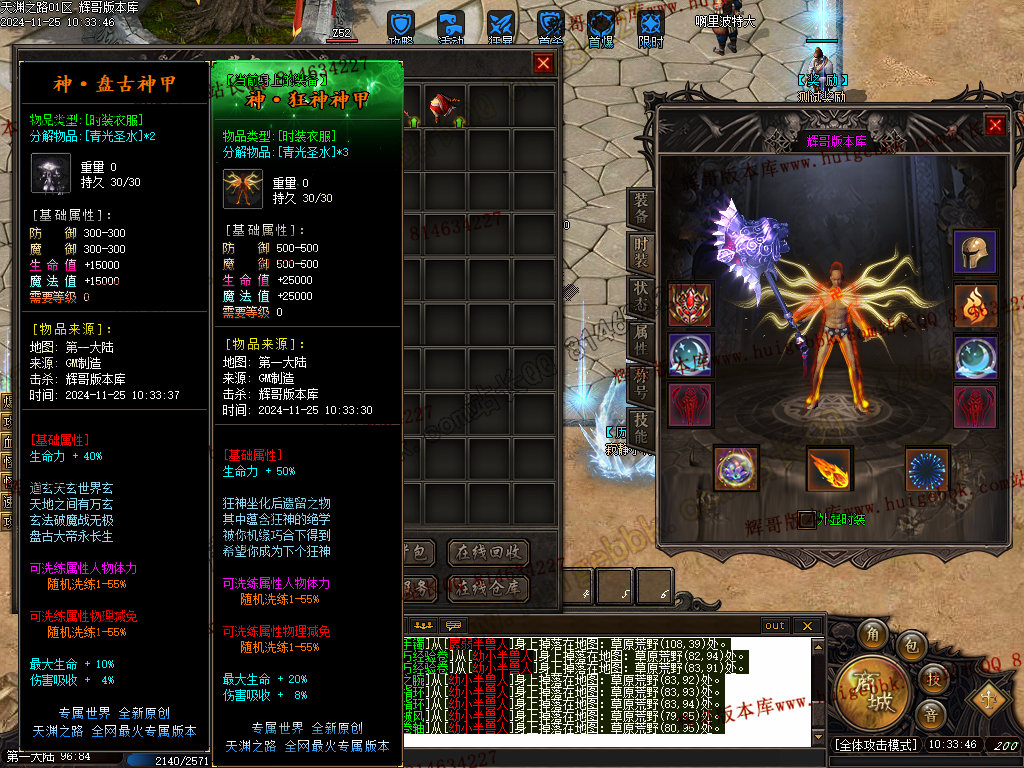Select the helmet equipment slot
This screenshot has height=768, width=1024.
point(974,252)
